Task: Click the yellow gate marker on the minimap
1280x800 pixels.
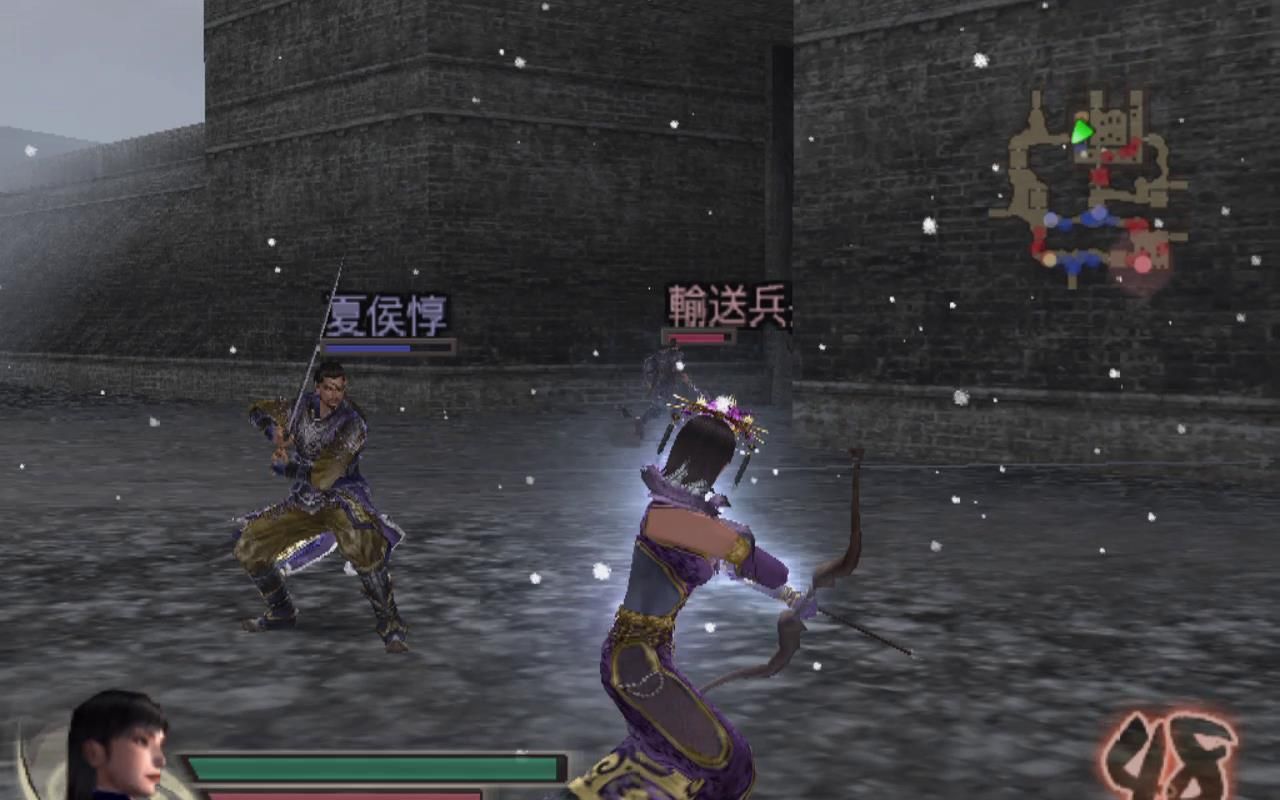Action: (x=1082, y=113)
